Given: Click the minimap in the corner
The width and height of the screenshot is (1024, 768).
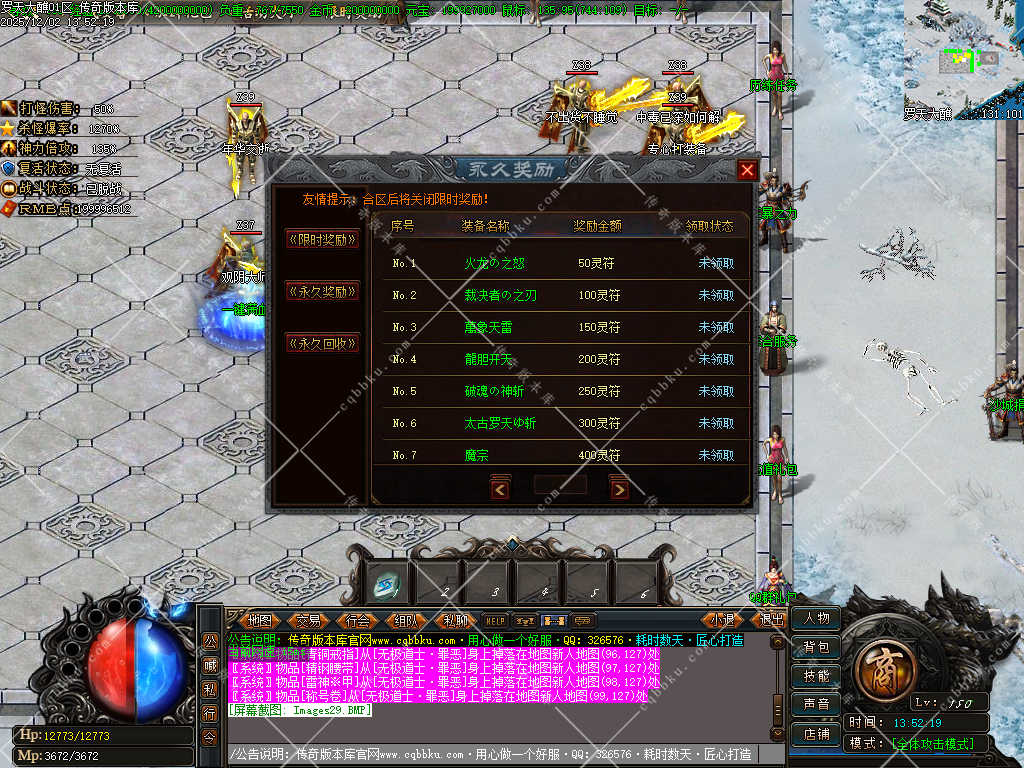Looking at the screenshot, I should [x=964, y=60].
